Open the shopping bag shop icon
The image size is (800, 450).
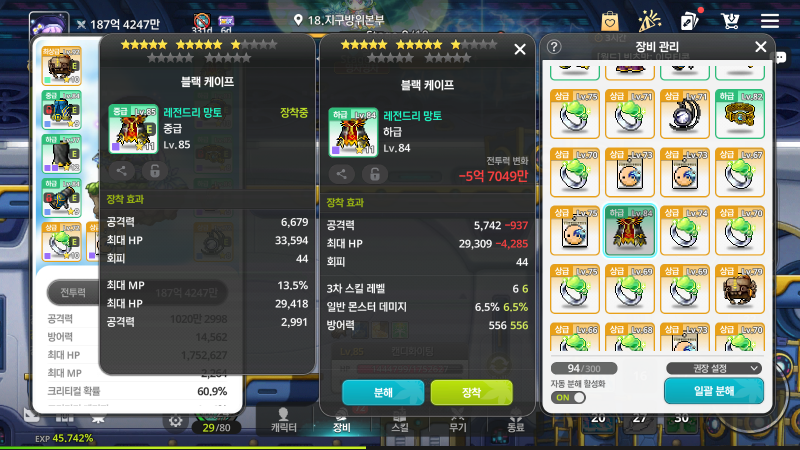(609, 20)
